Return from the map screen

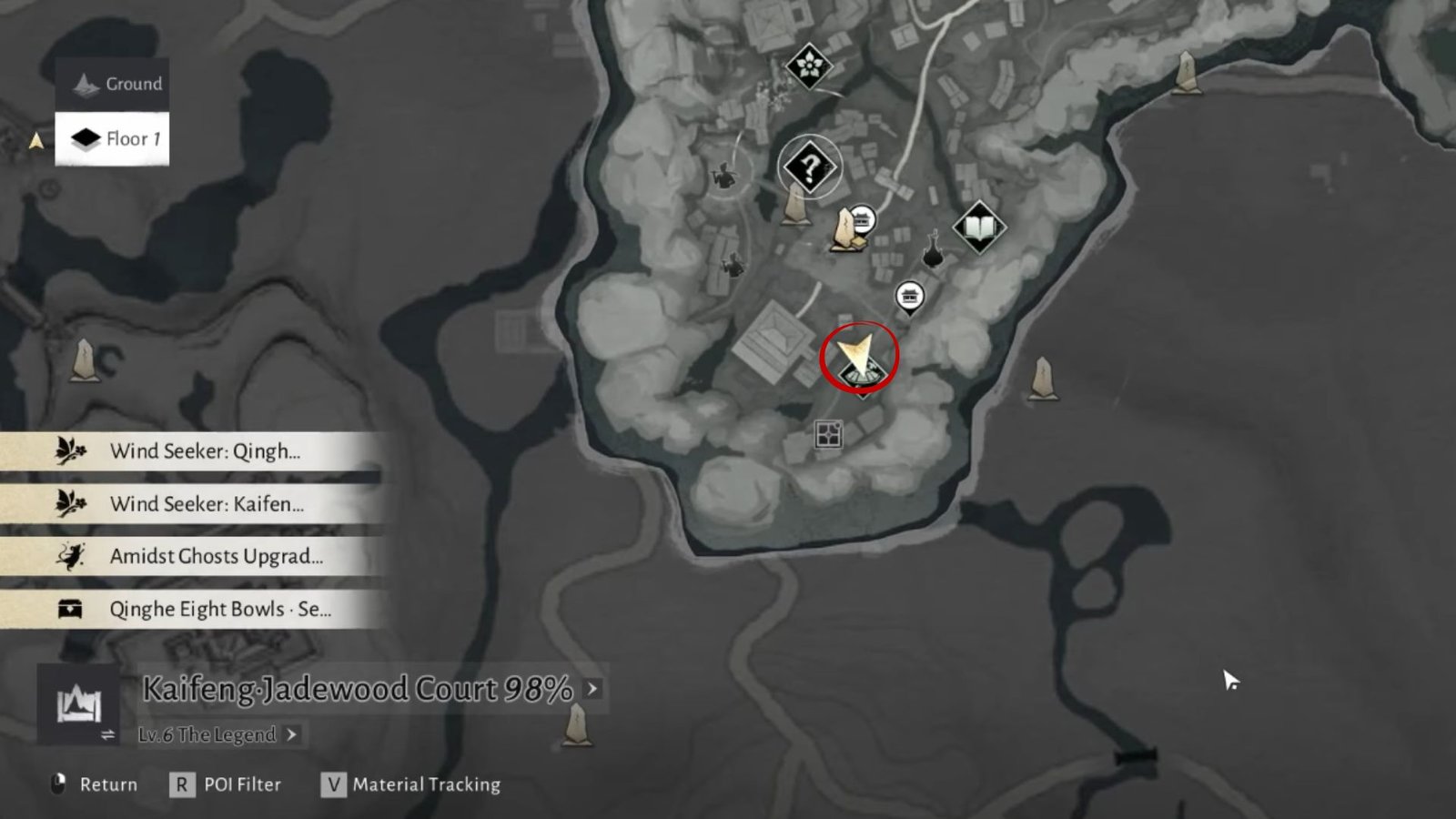coord(95,784)
